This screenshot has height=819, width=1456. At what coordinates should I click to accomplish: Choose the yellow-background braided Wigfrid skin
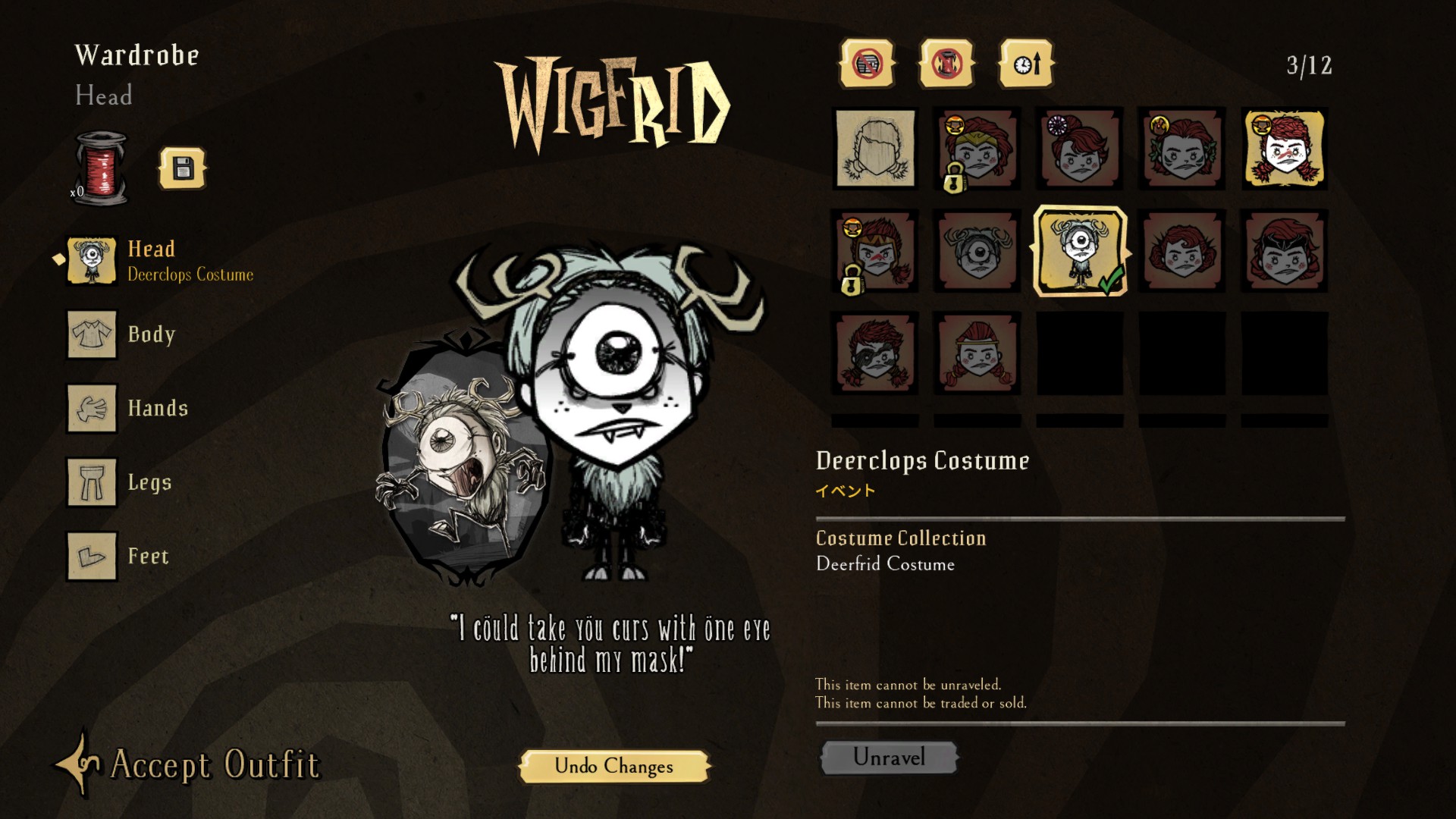(1285, 149)
